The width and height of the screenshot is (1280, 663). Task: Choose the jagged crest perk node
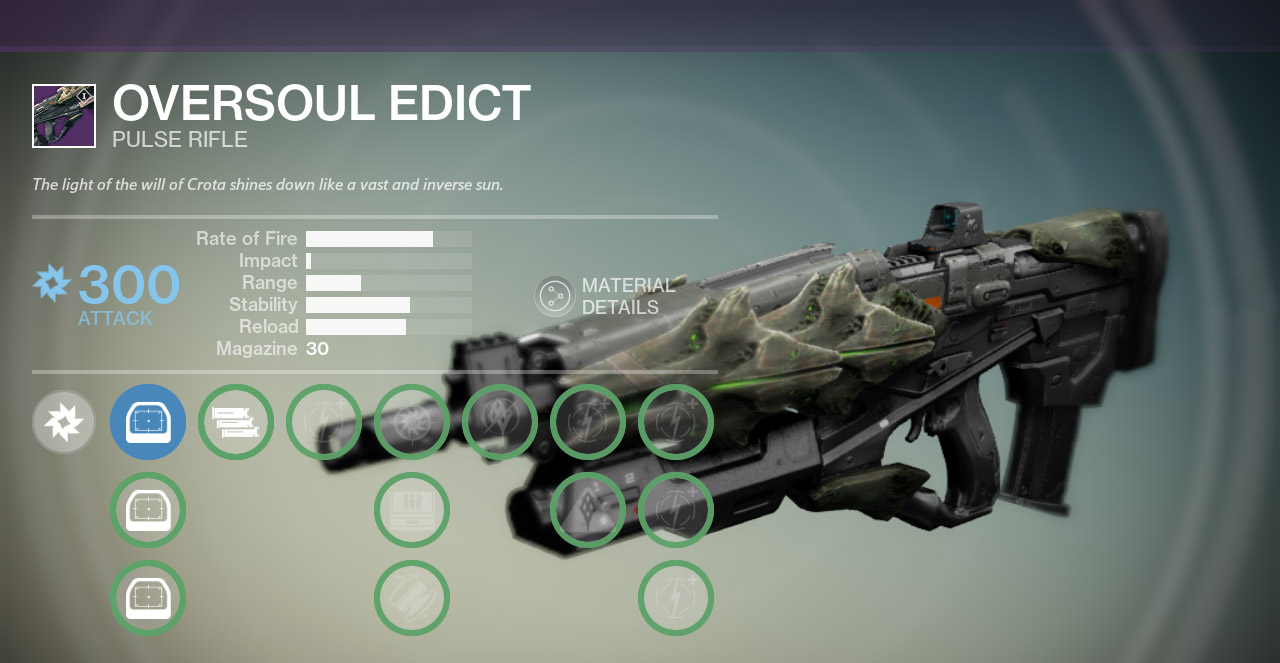pos(500,422)
